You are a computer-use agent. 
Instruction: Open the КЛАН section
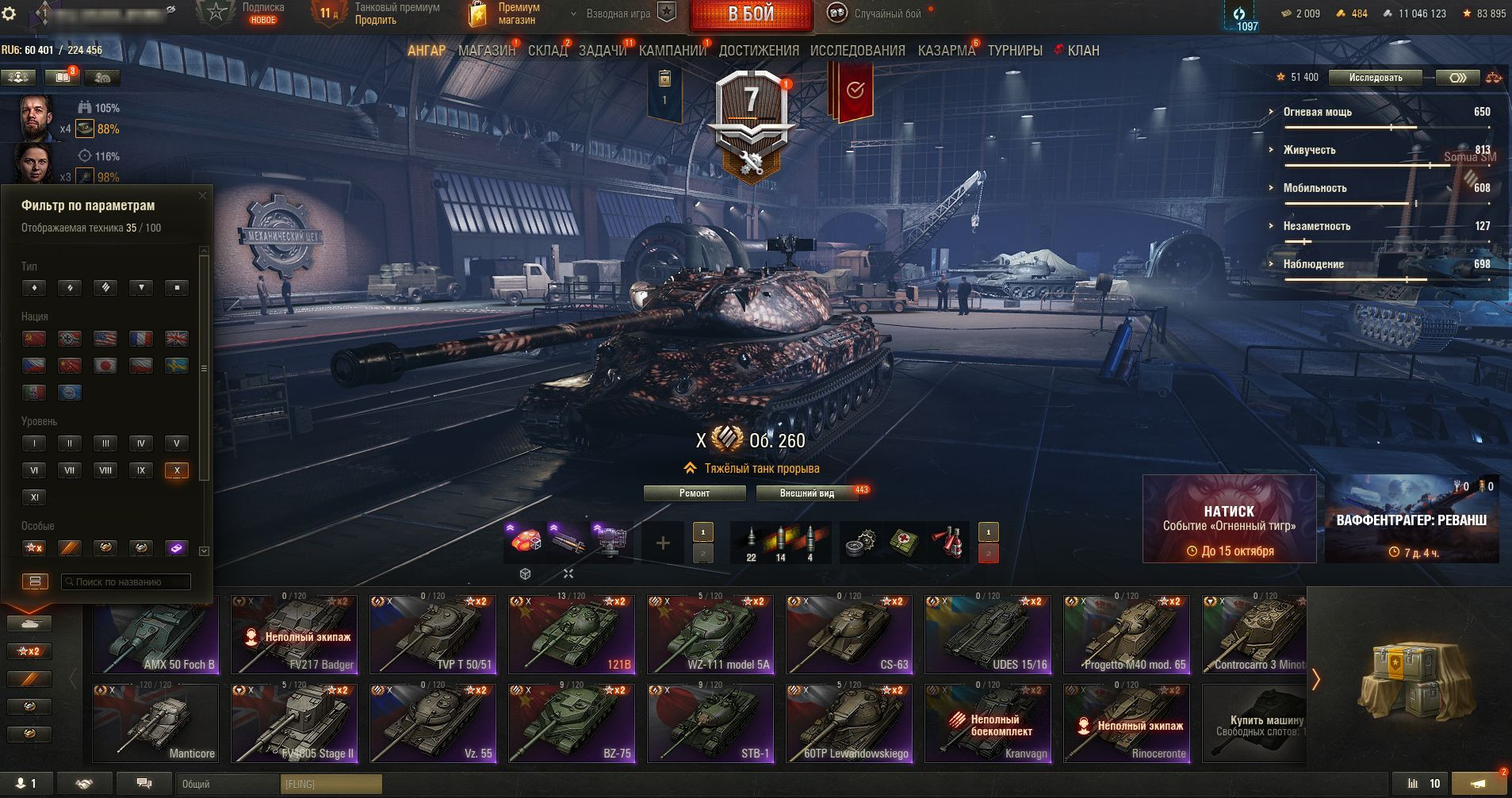click(1082, 51)
